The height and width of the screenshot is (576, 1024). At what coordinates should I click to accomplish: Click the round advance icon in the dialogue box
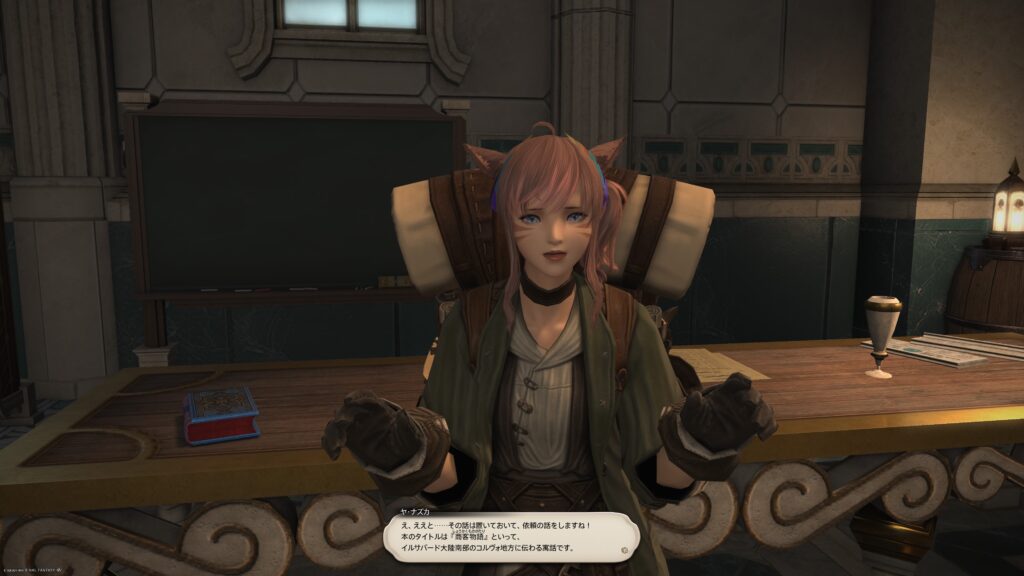click(x=624, y=549)
